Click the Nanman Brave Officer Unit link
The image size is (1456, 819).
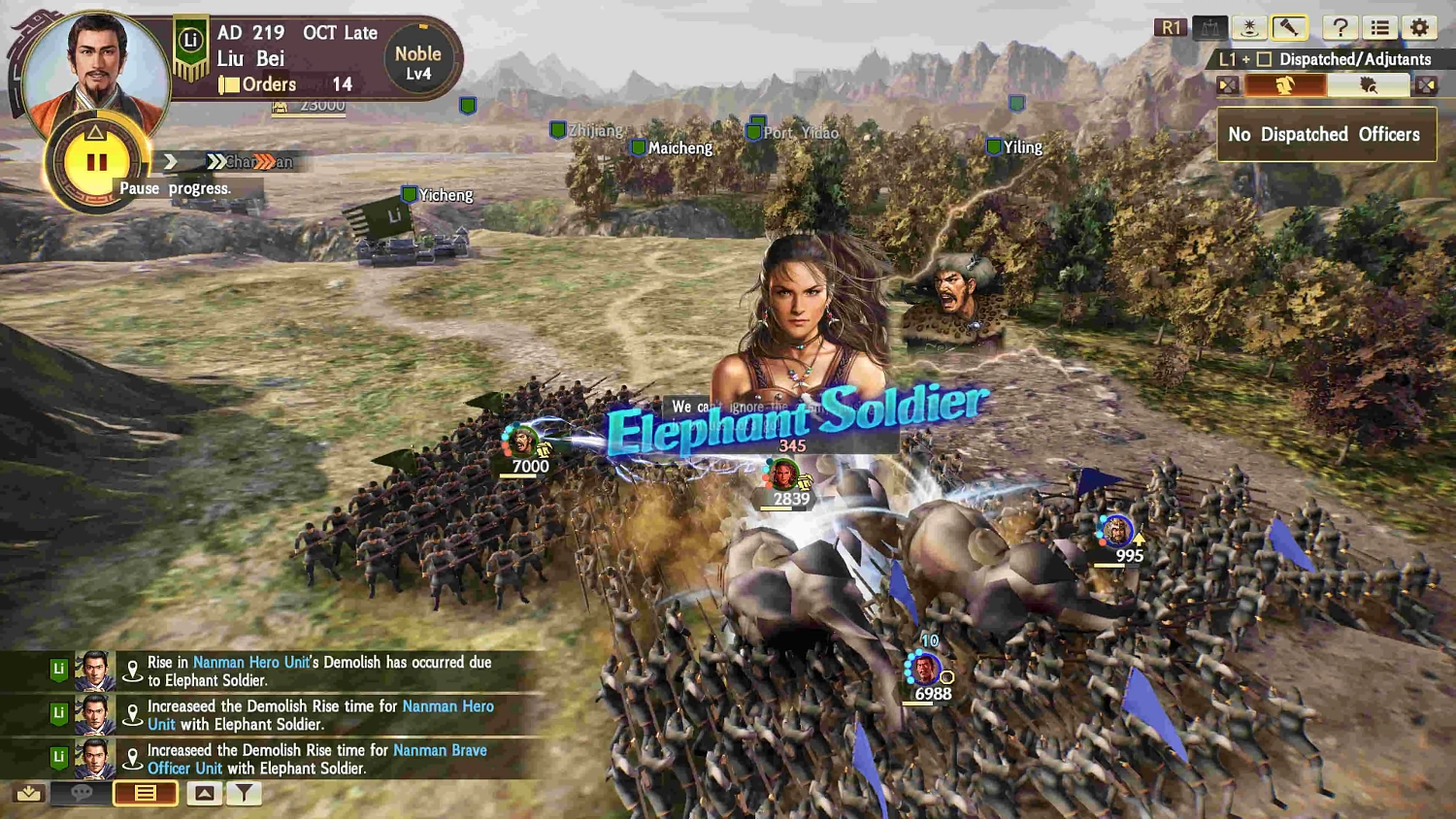click(x=440, y=750)
